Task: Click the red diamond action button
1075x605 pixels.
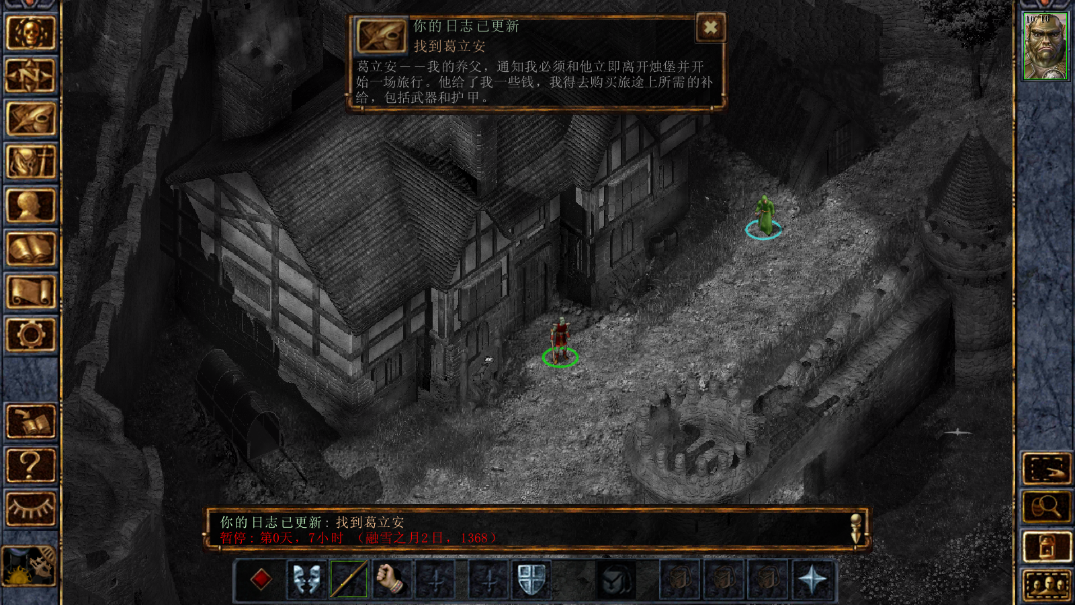Action: [261, 580]
